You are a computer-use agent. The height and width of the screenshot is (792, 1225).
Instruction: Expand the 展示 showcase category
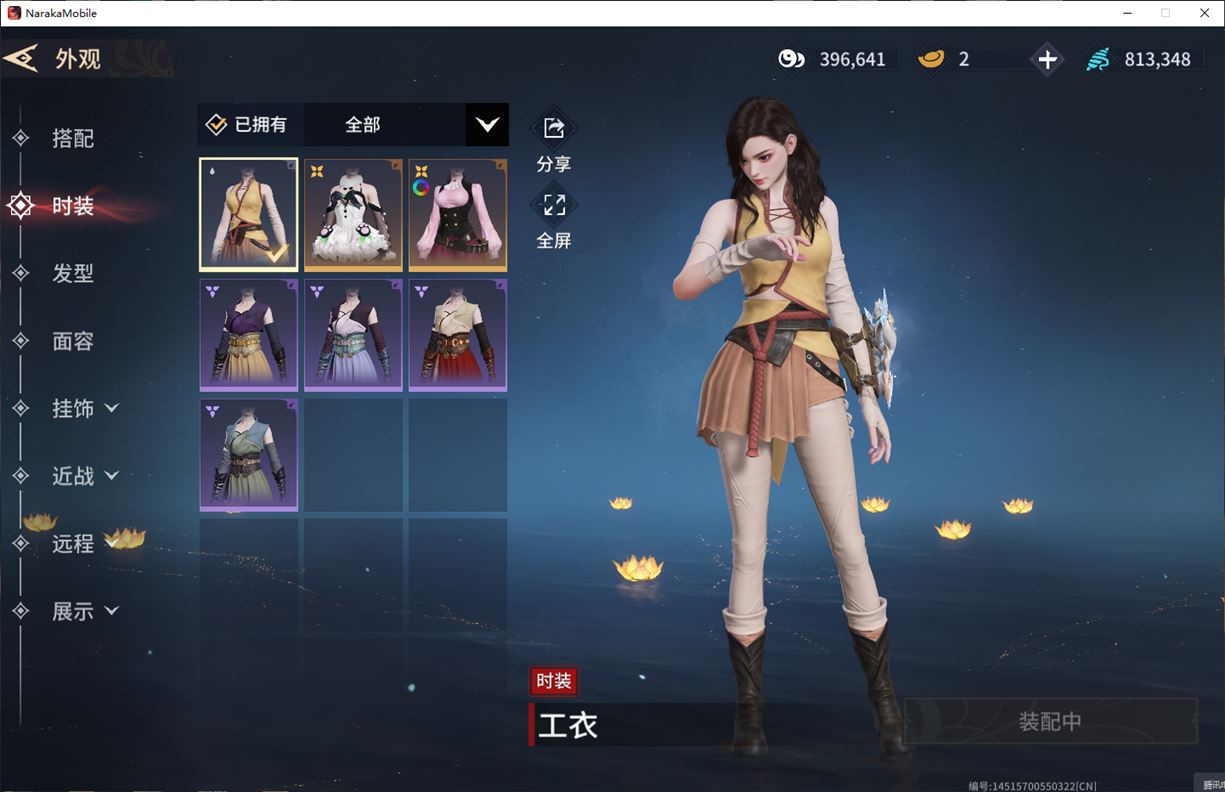[x=84, y=611]
